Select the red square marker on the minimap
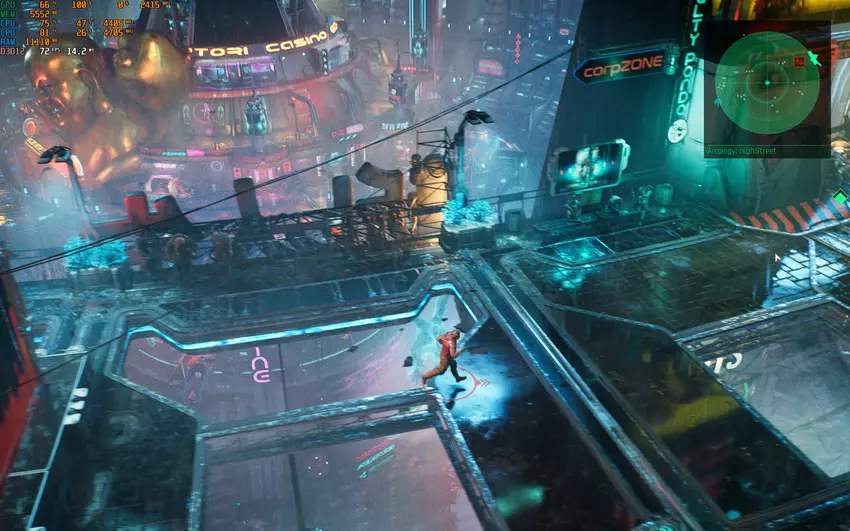This screenshot has height=531, width=850. [799, 61]
